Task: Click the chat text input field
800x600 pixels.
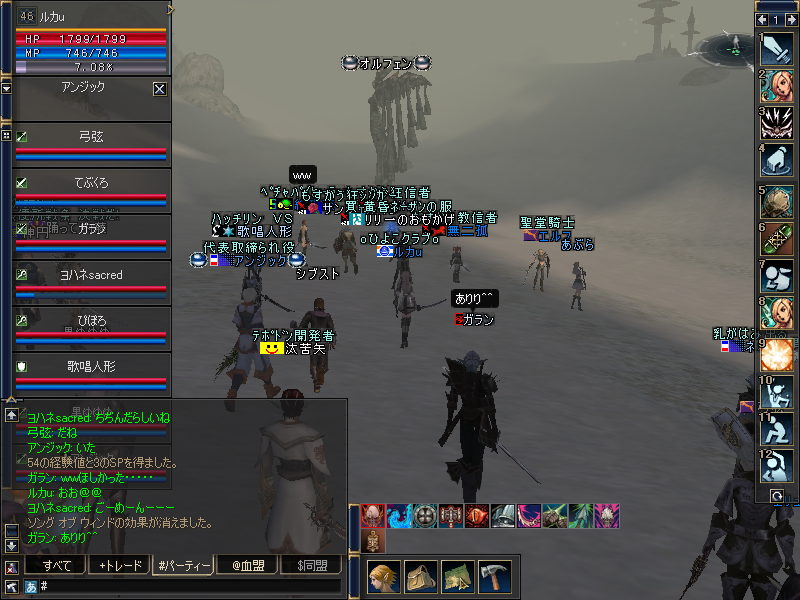Action: tap(190, 586)
